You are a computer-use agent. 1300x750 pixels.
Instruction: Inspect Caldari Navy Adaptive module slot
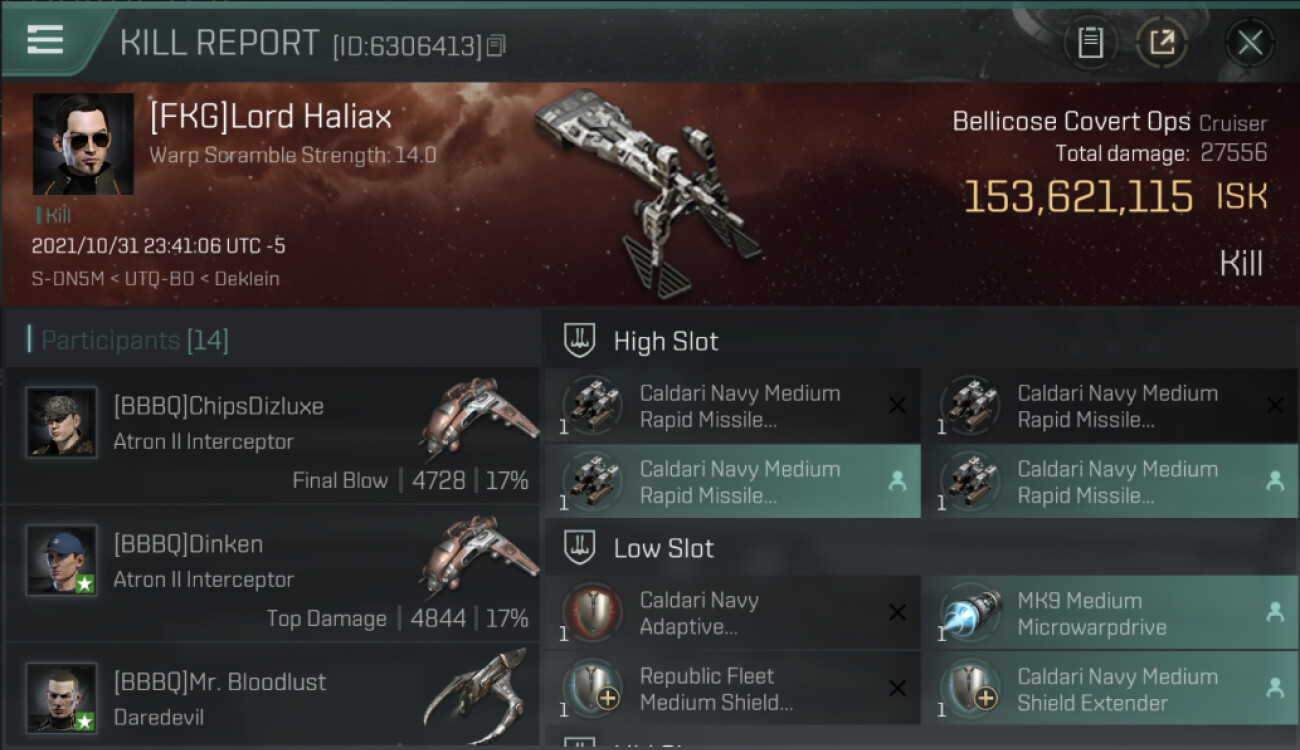731,614
